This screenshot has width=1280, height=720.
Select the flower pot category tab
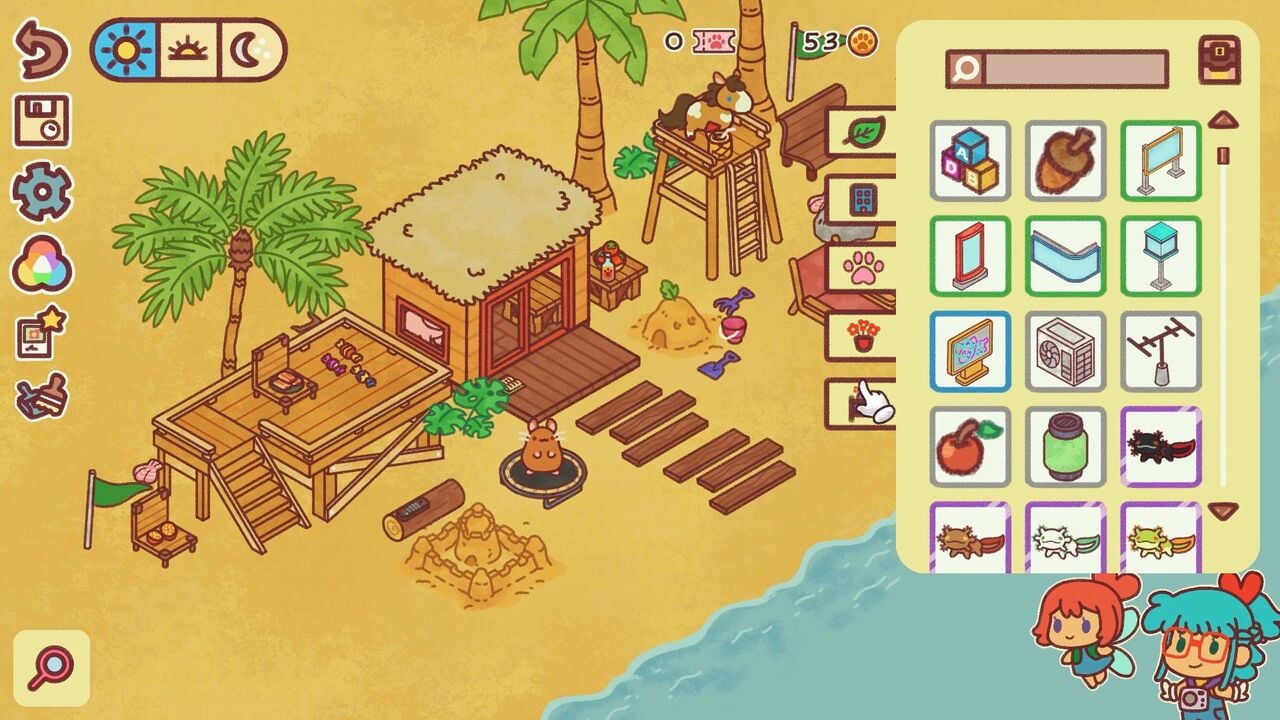pyautogui.click(x=861, y=336)
